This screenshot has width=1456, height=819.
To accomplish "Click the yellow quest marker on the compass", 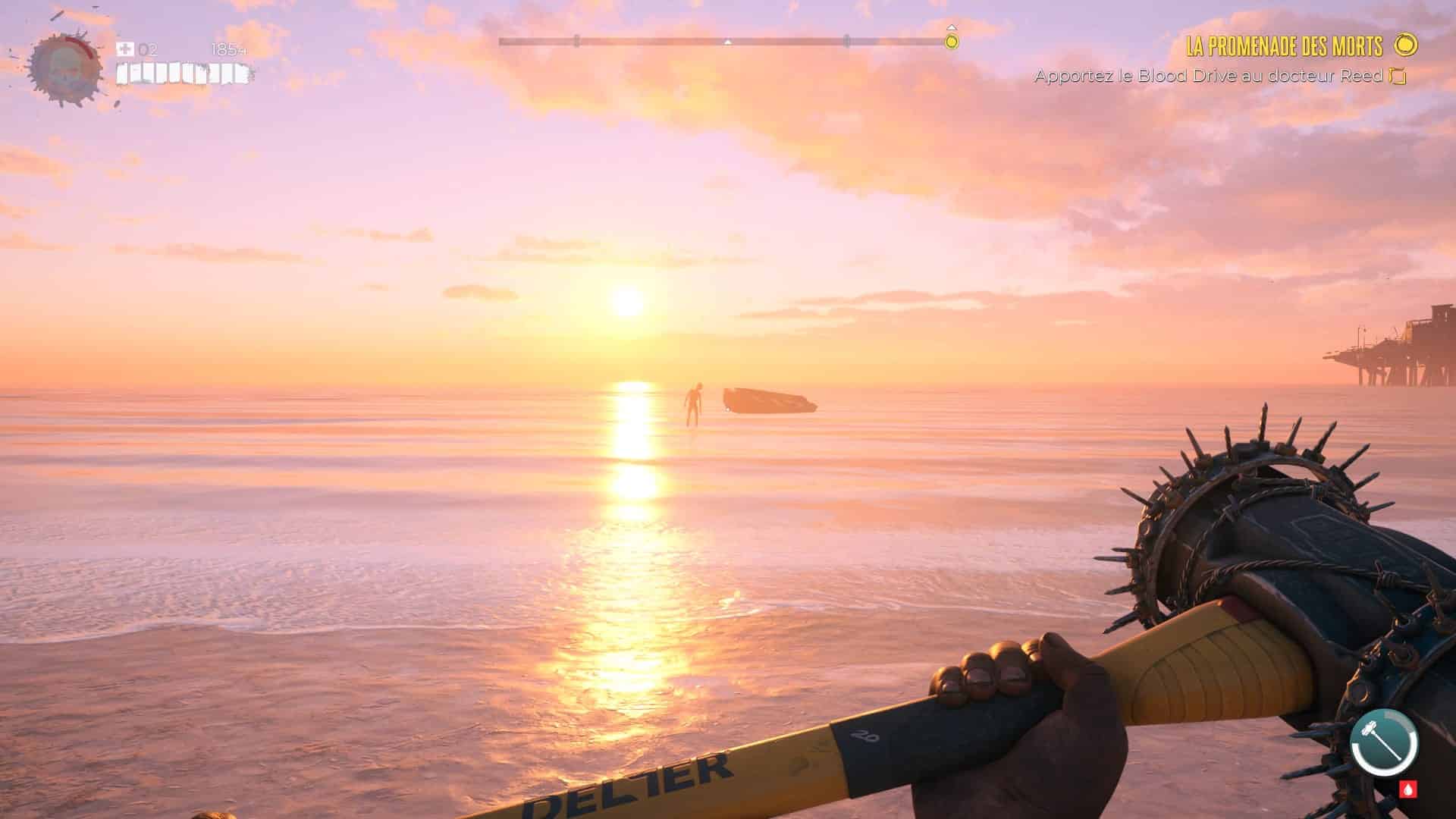I will 952,41.
